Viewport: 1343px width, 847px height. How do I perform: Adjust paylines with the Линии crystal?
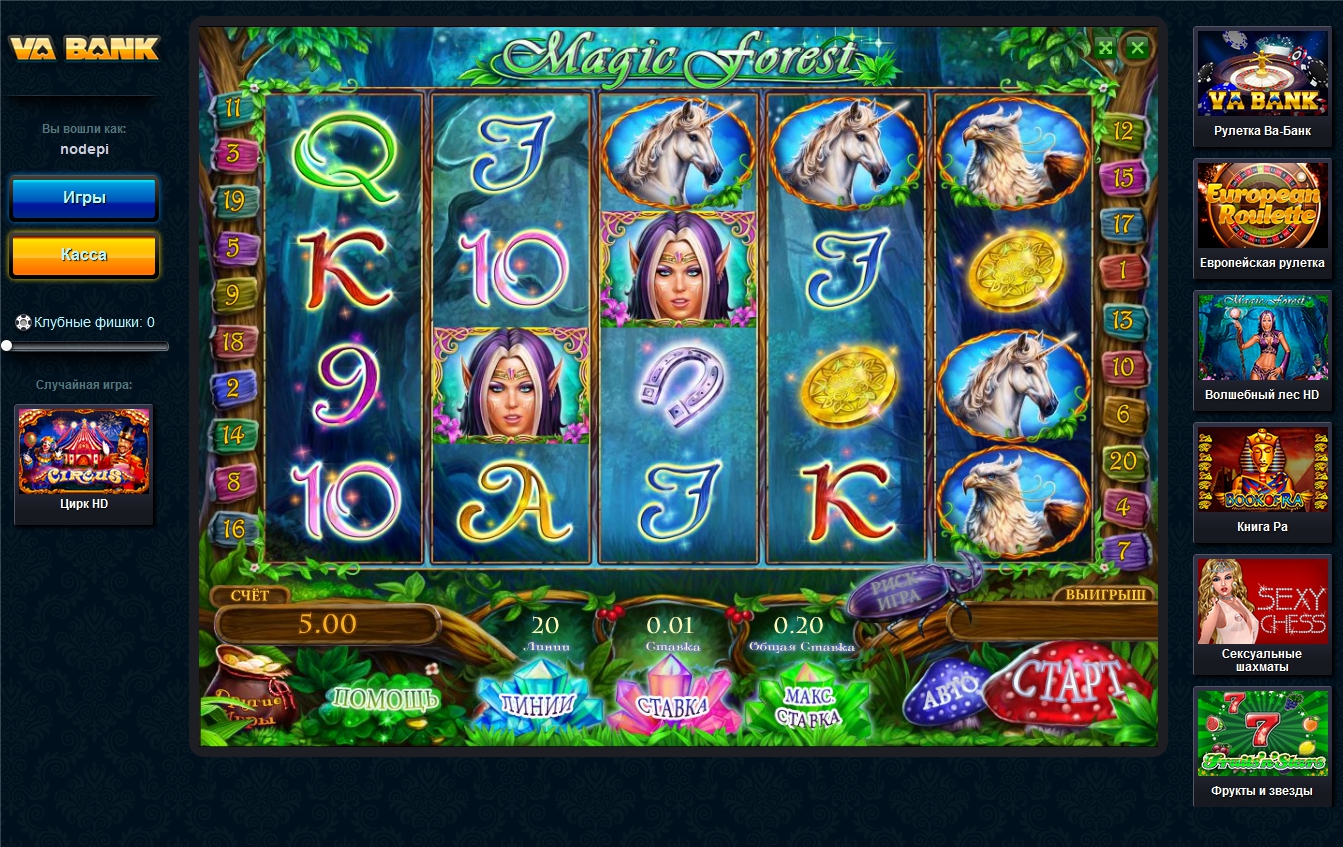point(537,703)
